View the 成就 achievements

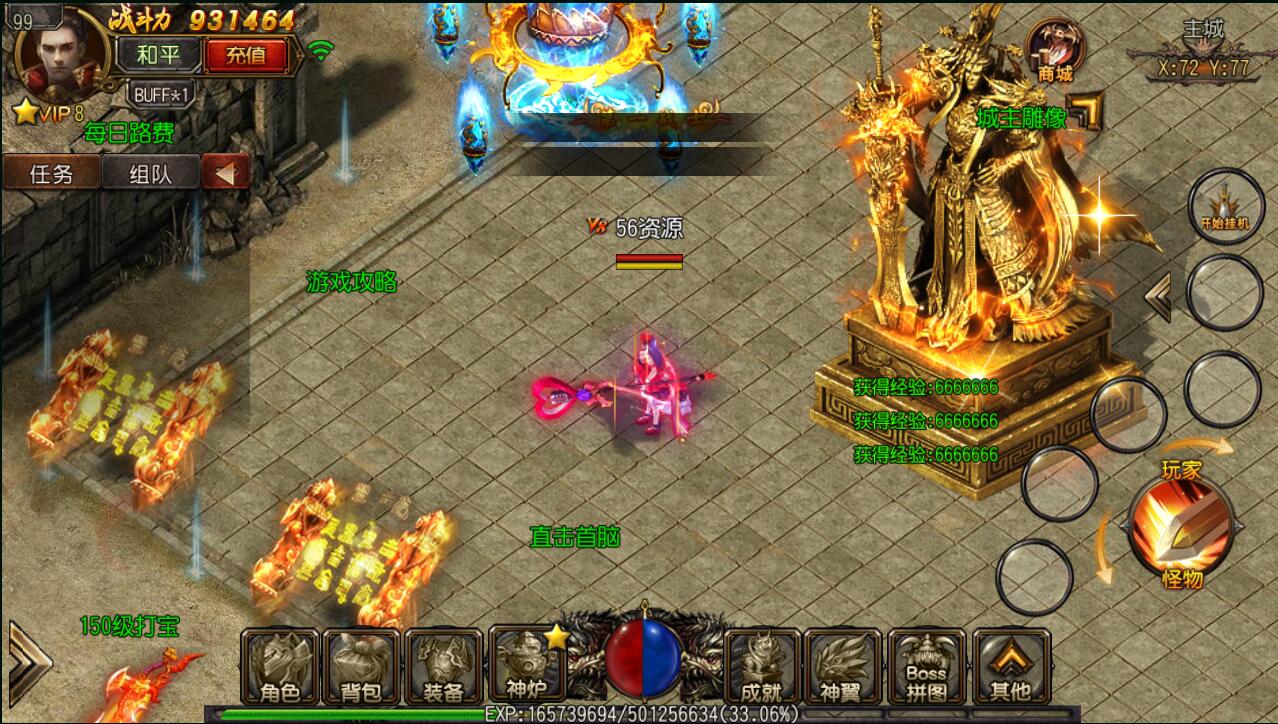pyautogui.click(x=761, y=667)
